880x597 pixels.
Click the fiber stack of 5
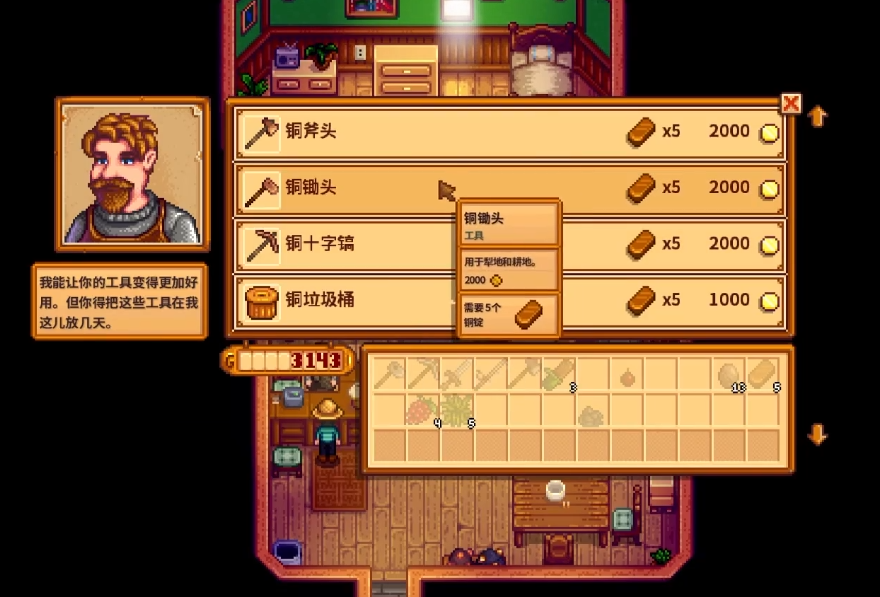(457, 410)
